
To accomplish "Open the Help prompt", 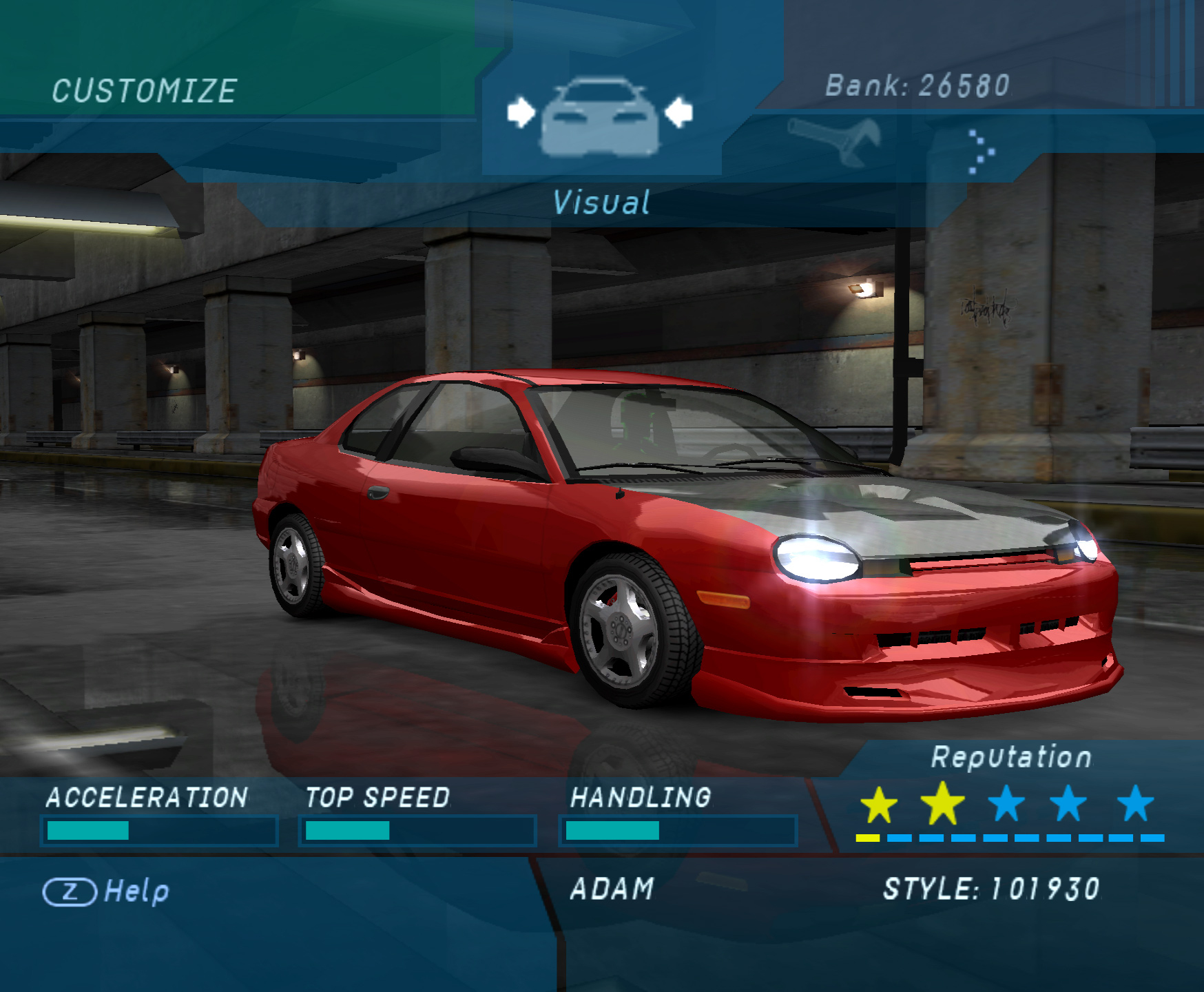I will (107, 891).
